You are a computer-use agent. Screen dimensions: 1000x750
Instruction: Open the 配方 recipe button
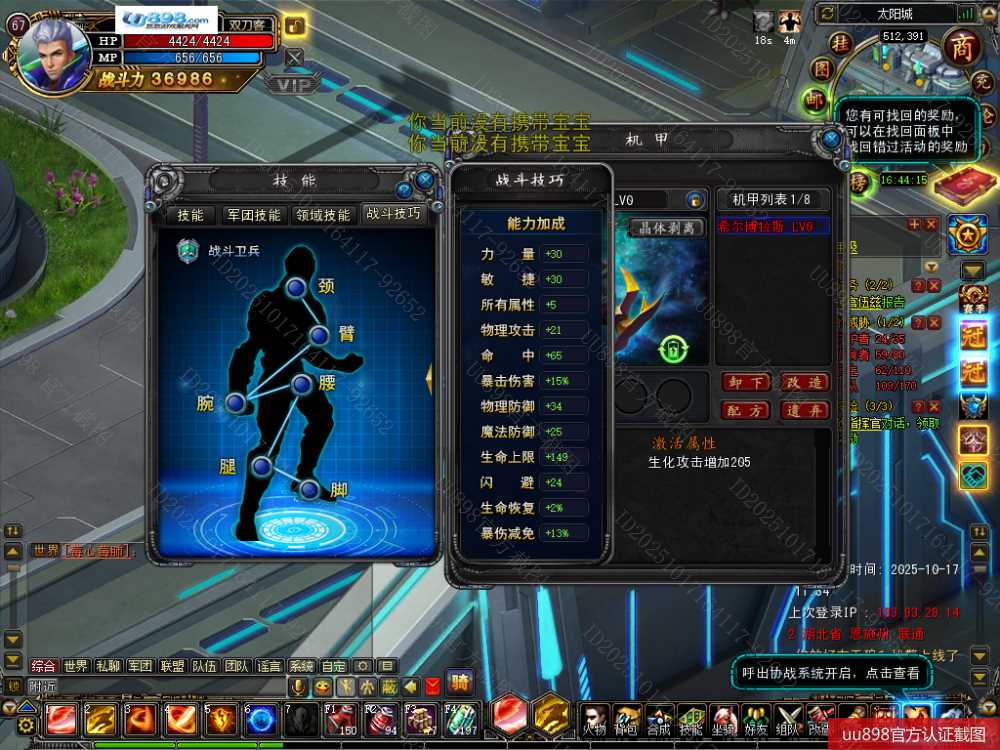coord(744,410)
